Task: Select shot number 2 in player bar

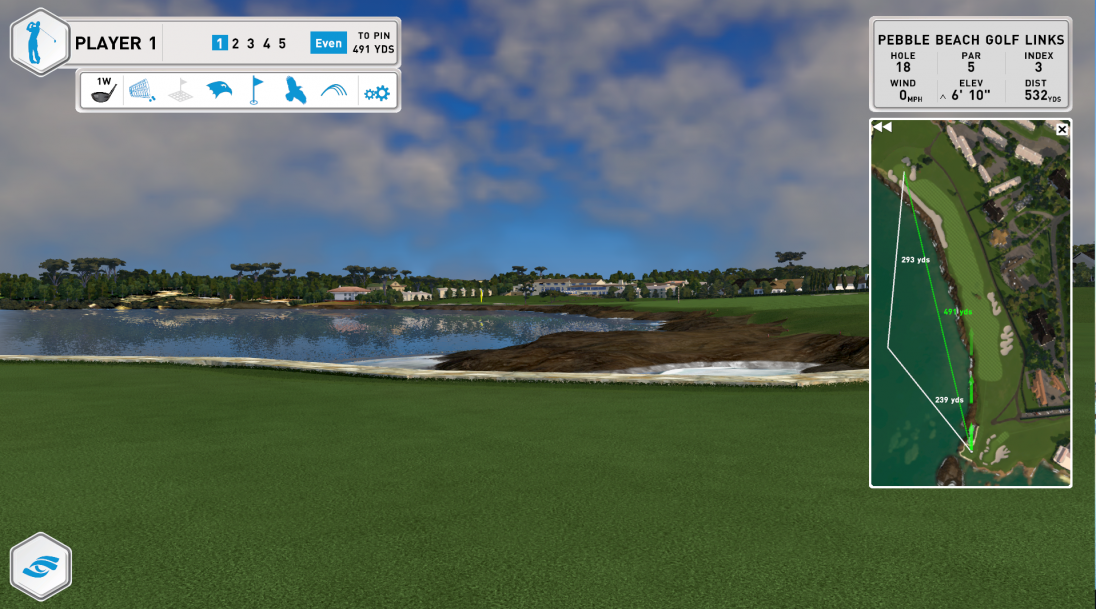Action: 235,43
